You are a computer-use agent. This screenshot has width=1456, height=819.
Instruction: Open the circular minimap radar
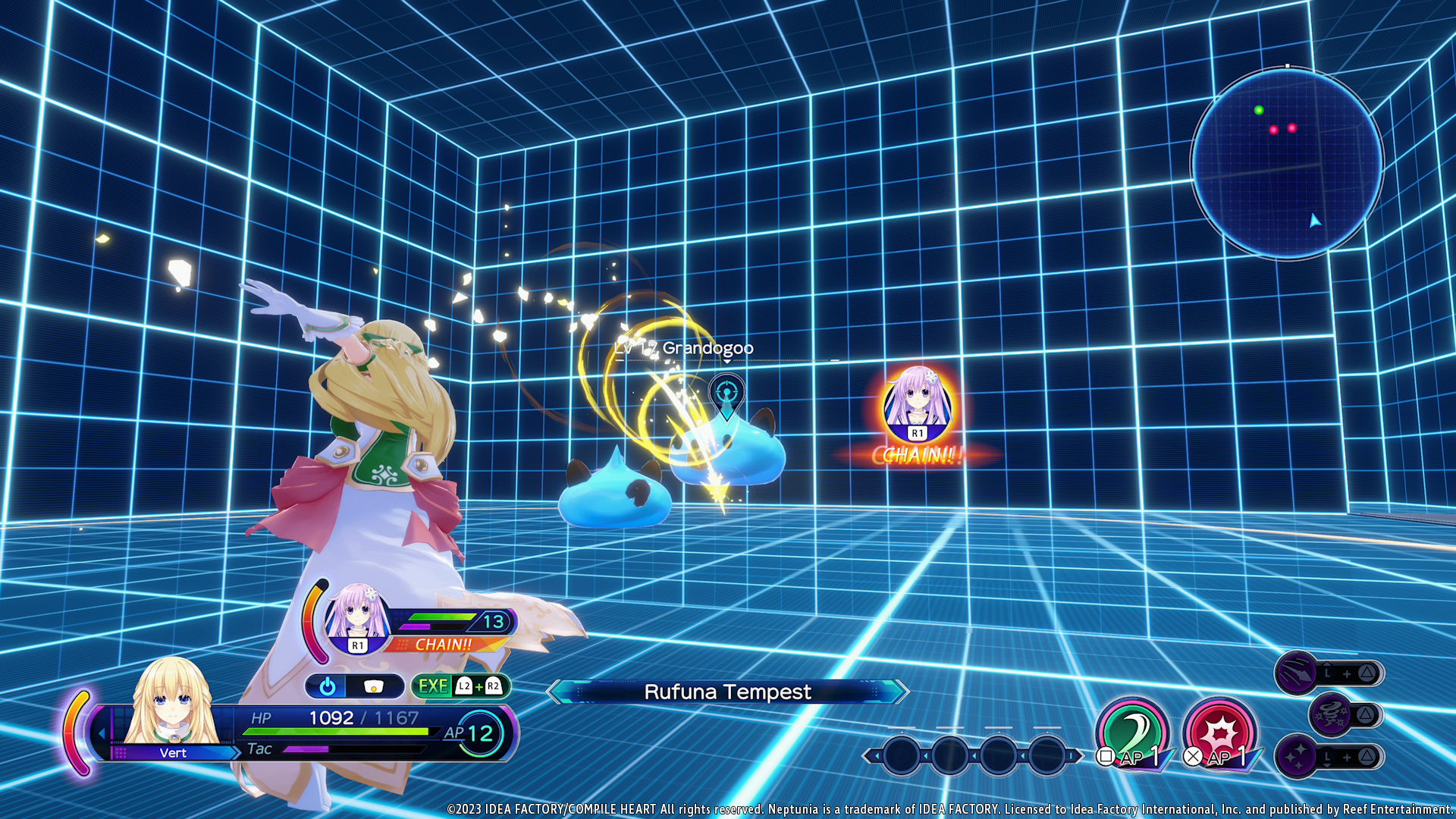[1287, 163]
